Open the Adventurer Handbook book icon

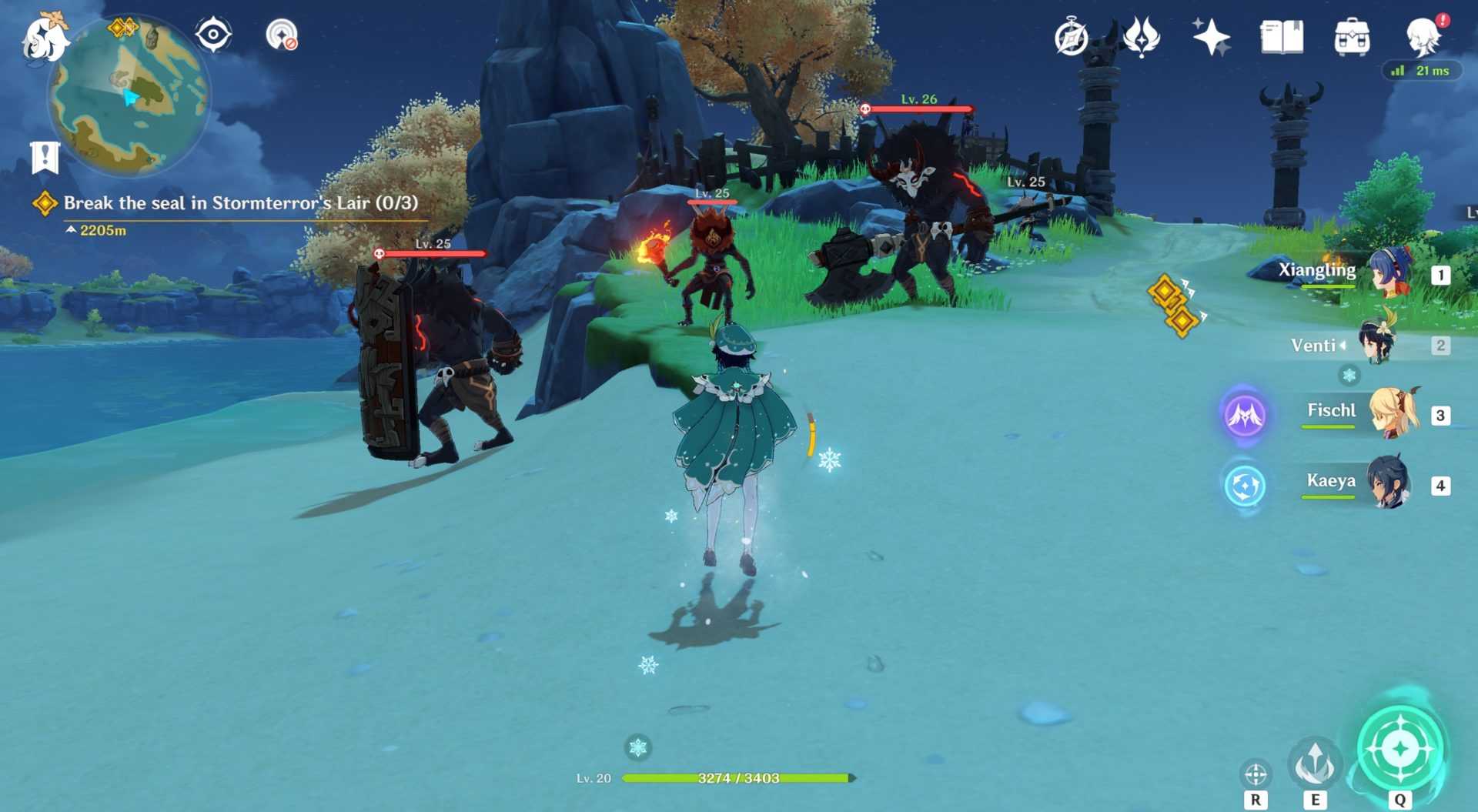click(x=1281, y=37)
